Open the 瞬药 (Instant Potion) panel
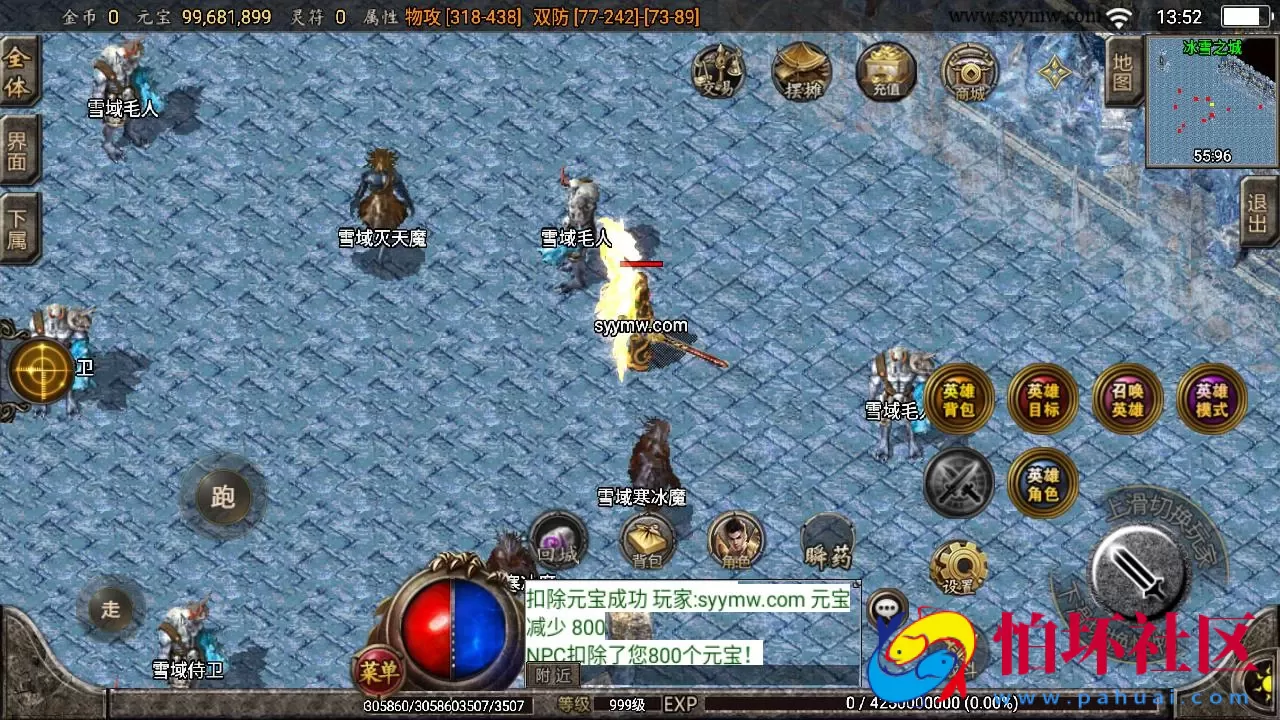Viewport: 1280px width, 720px height. pyautogui.click(x=828, y=540)
